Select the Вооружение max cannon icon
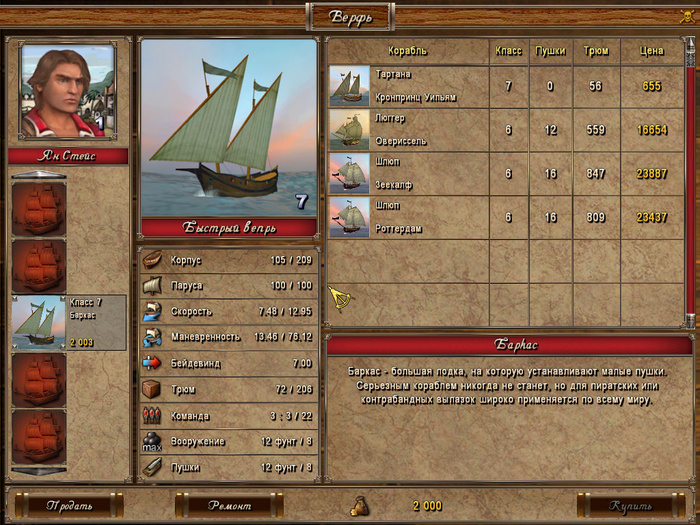700x525 pixels. (152, 441)
